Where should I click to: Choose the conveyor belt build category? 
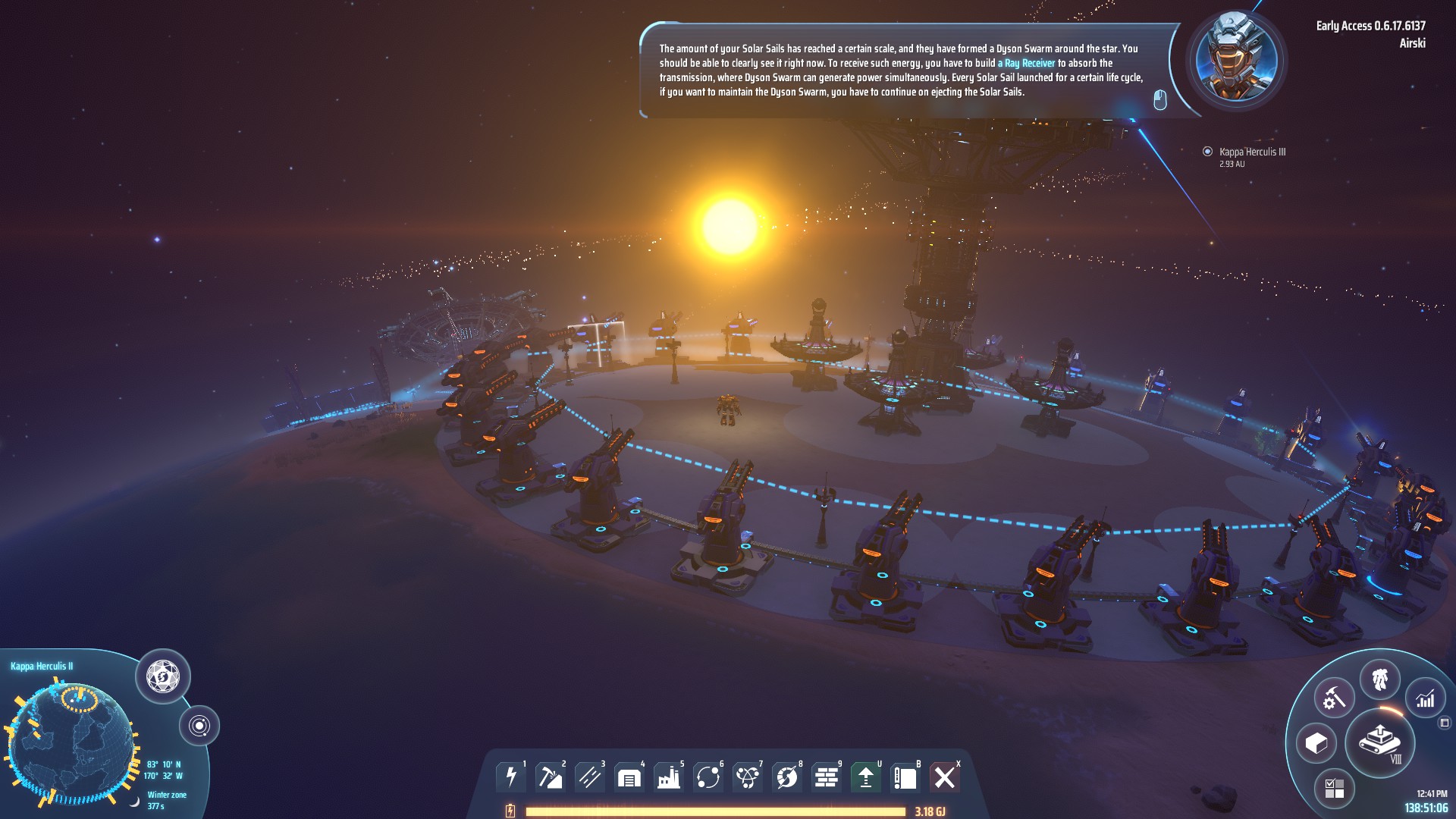click(x=589, y=777)
